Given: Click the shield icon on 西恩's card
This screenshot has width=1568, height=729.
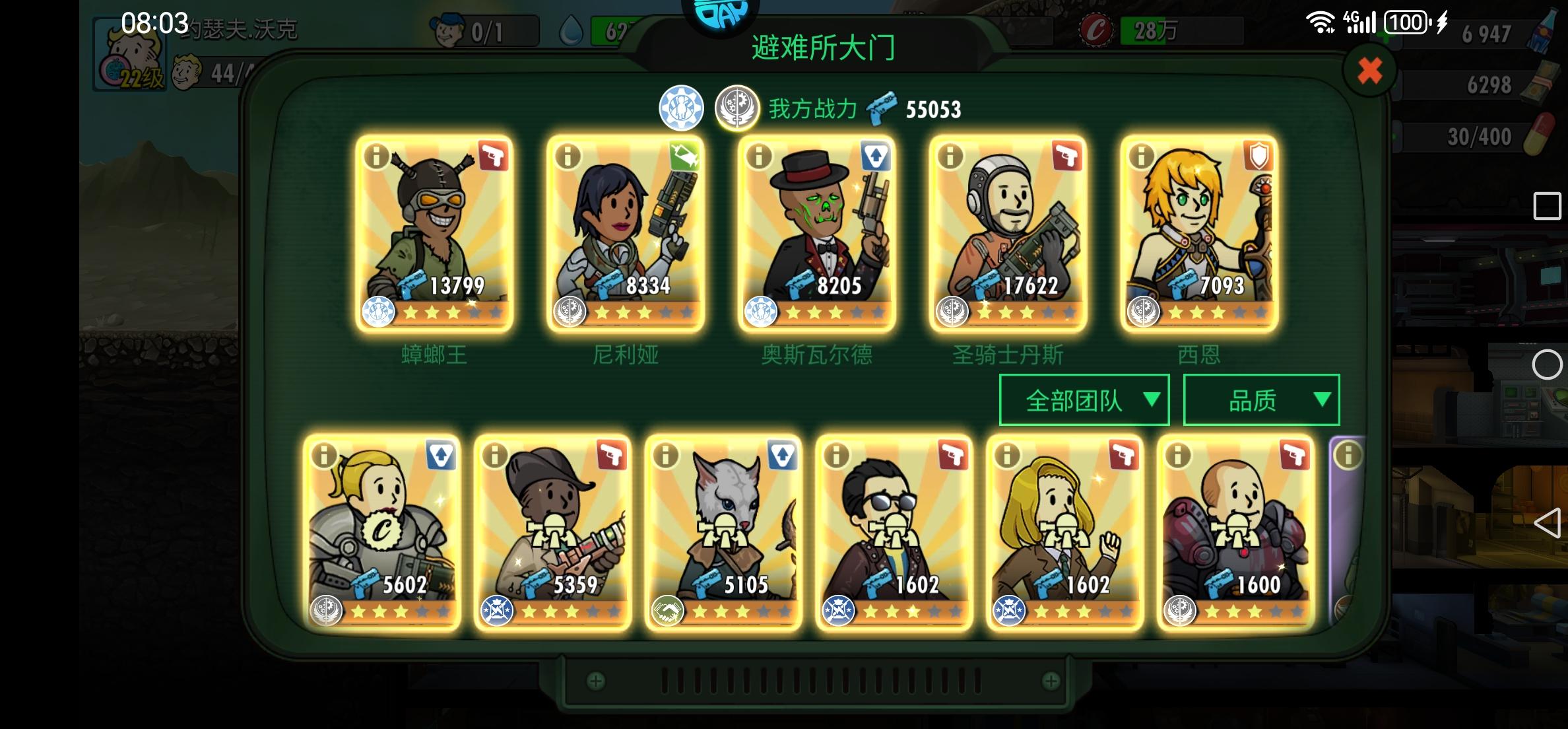Looking at the screenshot, I should tap(1257, 157).
